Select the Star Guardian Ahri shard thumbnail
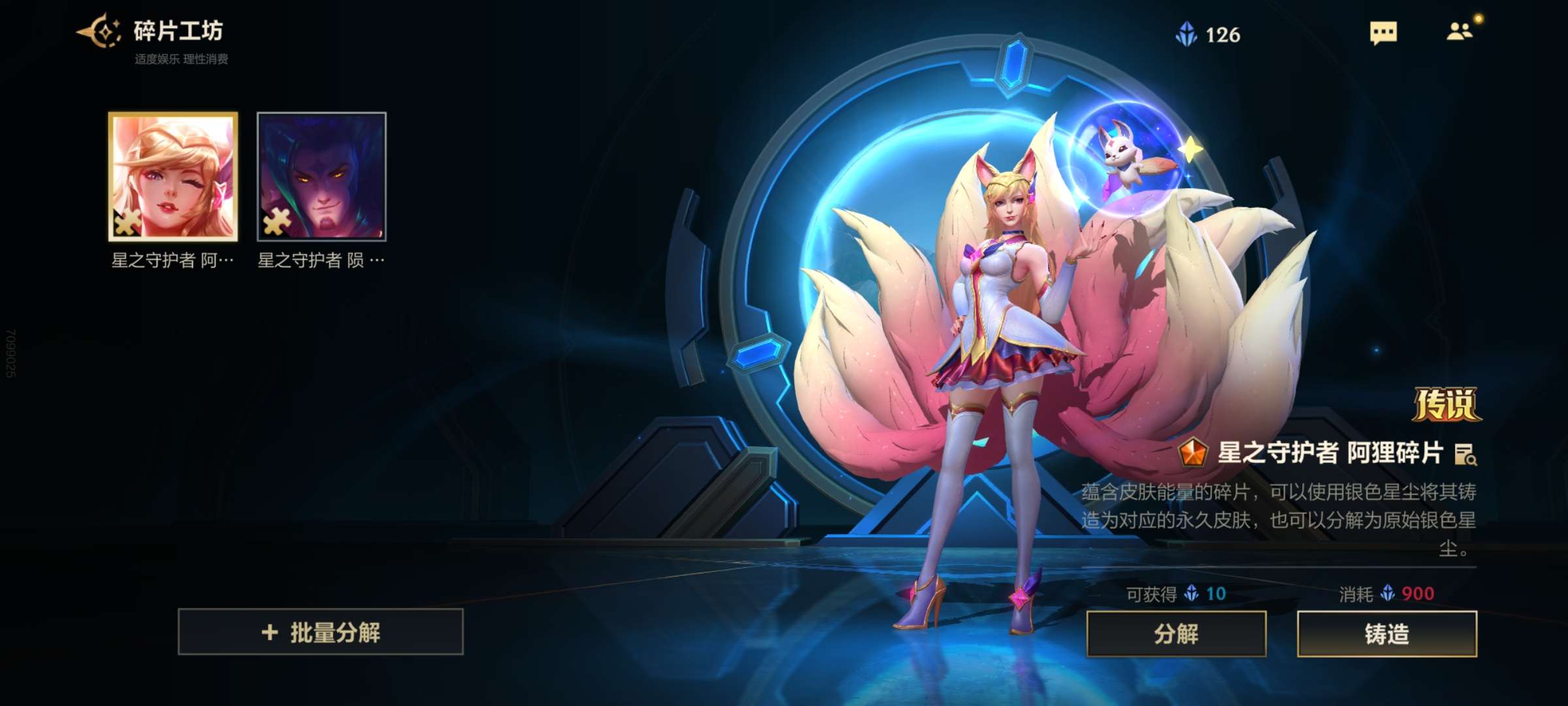 click(x=173, y=176)
